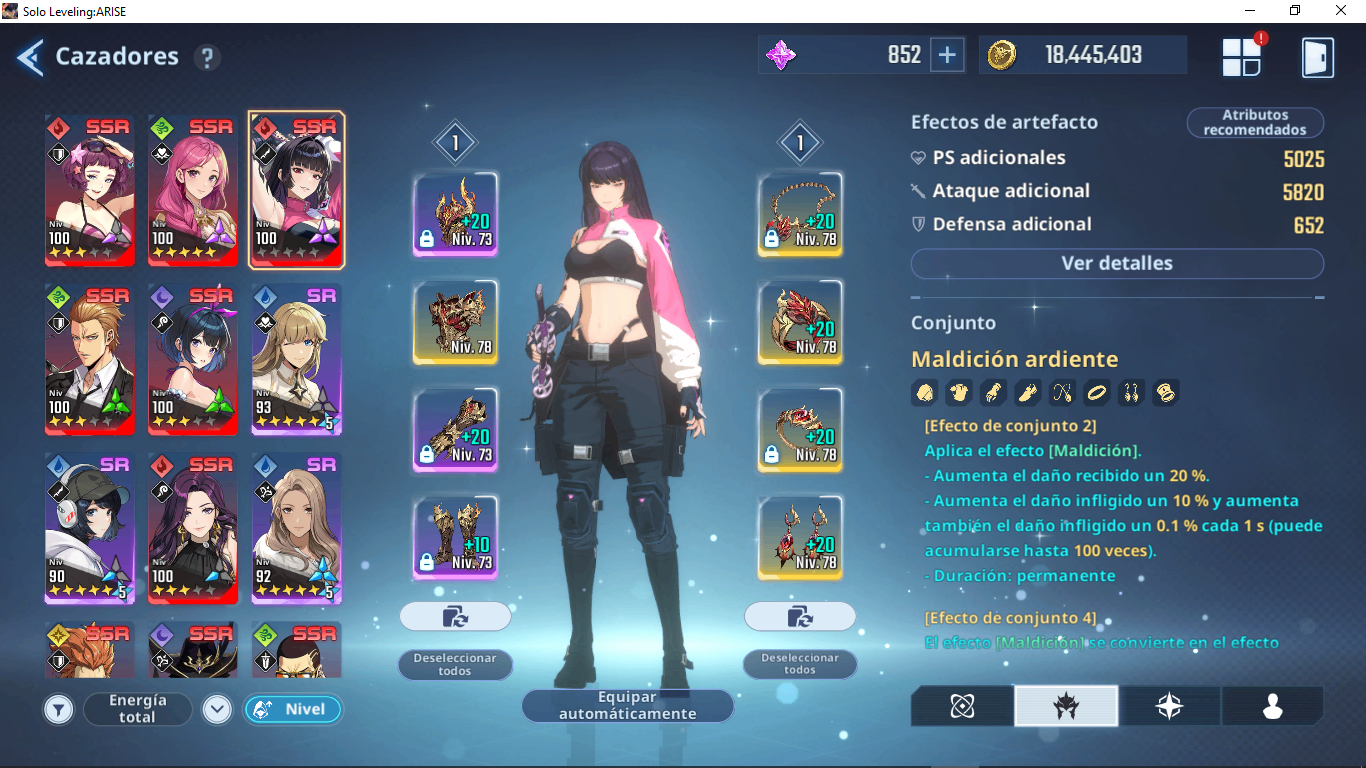Go back using the Cazadores back arrow

click(30, 57)
